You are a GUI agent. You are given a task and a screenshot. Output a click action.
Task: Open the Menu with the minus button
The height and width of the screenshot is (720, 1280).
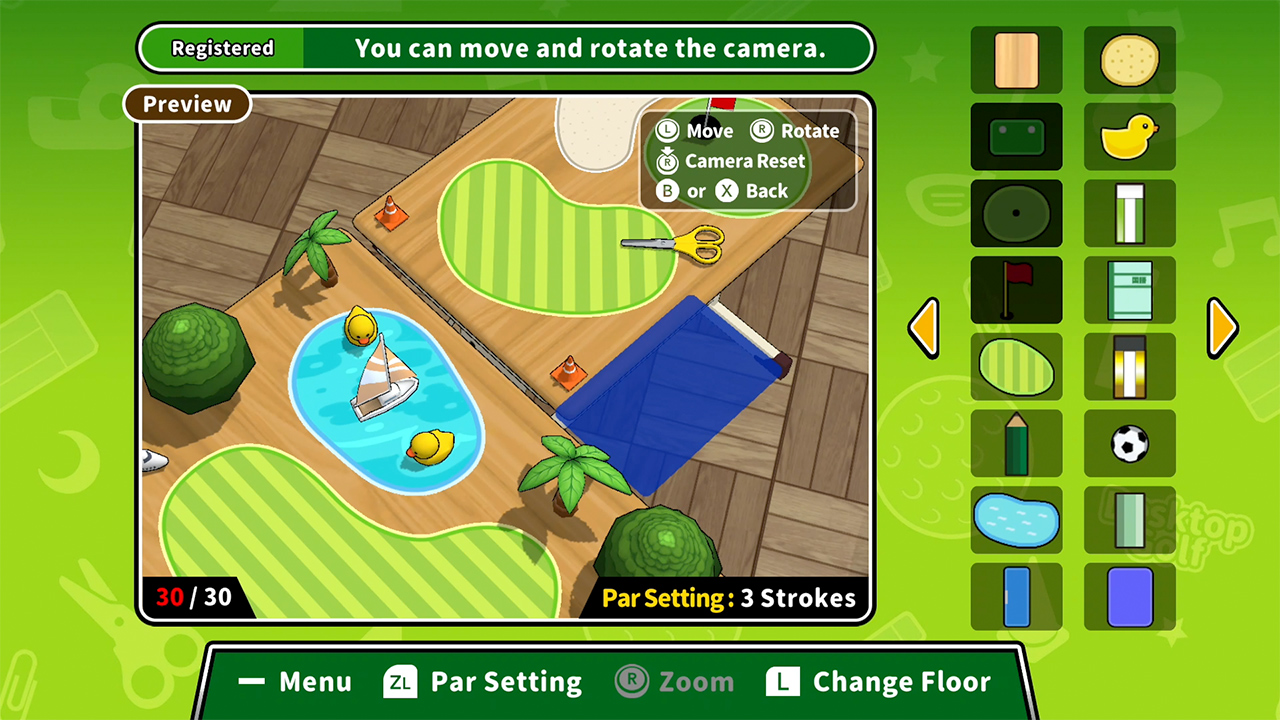[293, 681]
